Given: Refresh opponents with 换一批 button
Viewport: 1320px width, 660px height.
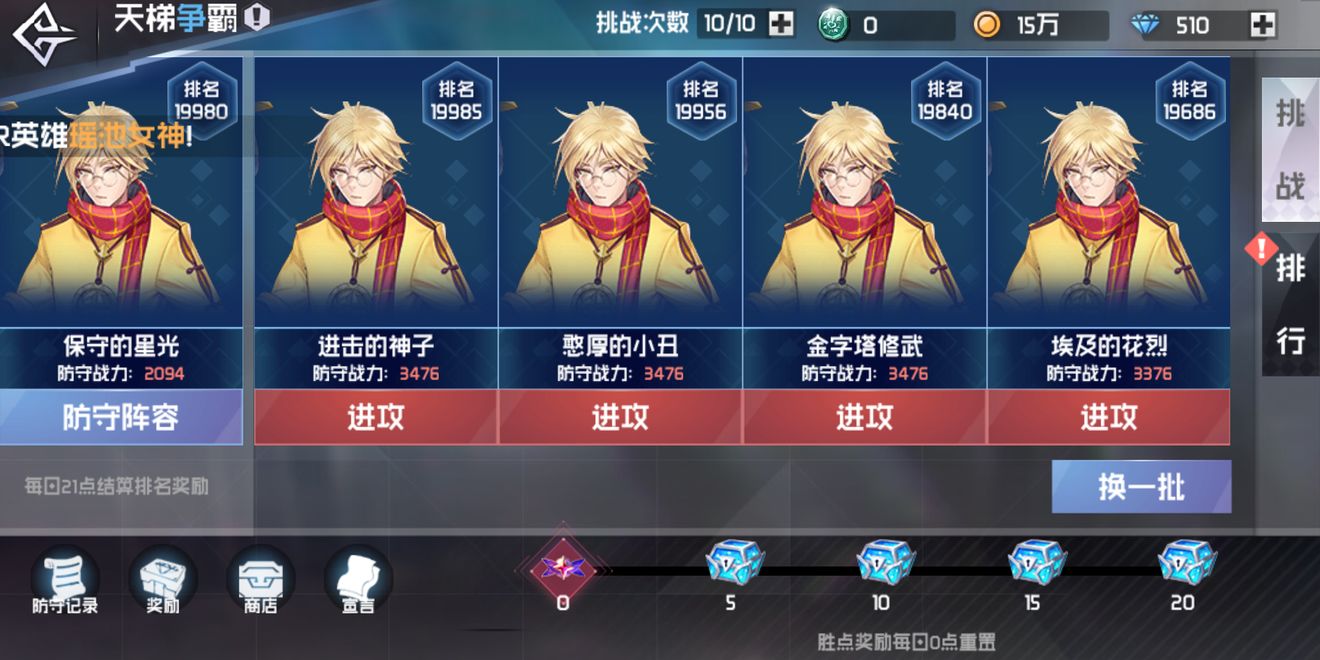Looking at the screenshot, I should click(1141, 487).
